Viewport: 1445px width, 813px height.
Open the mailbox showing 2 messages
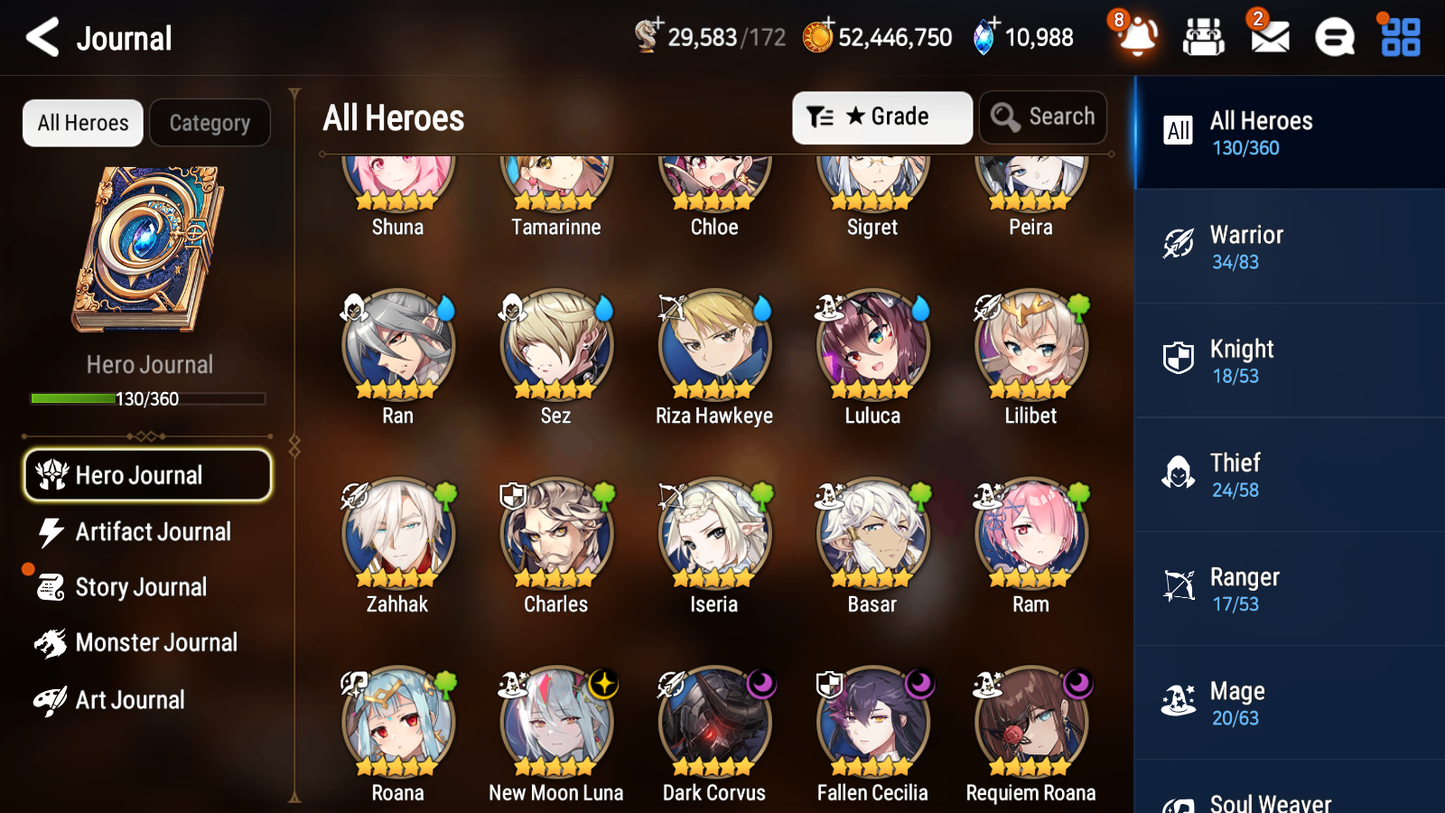[x=1269, y=37]
